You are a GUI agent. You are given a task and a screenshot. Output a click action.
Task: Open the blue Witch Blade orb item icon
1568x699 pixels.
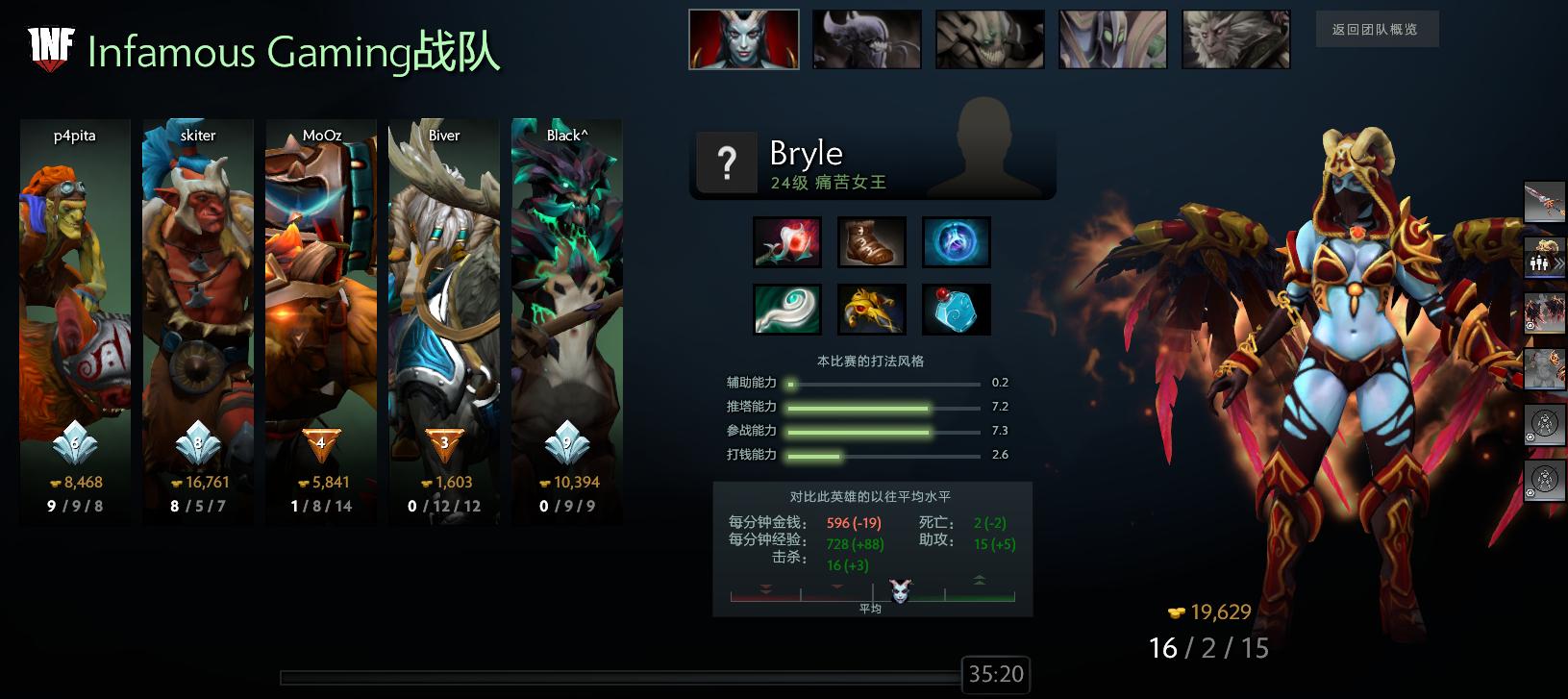955,242
